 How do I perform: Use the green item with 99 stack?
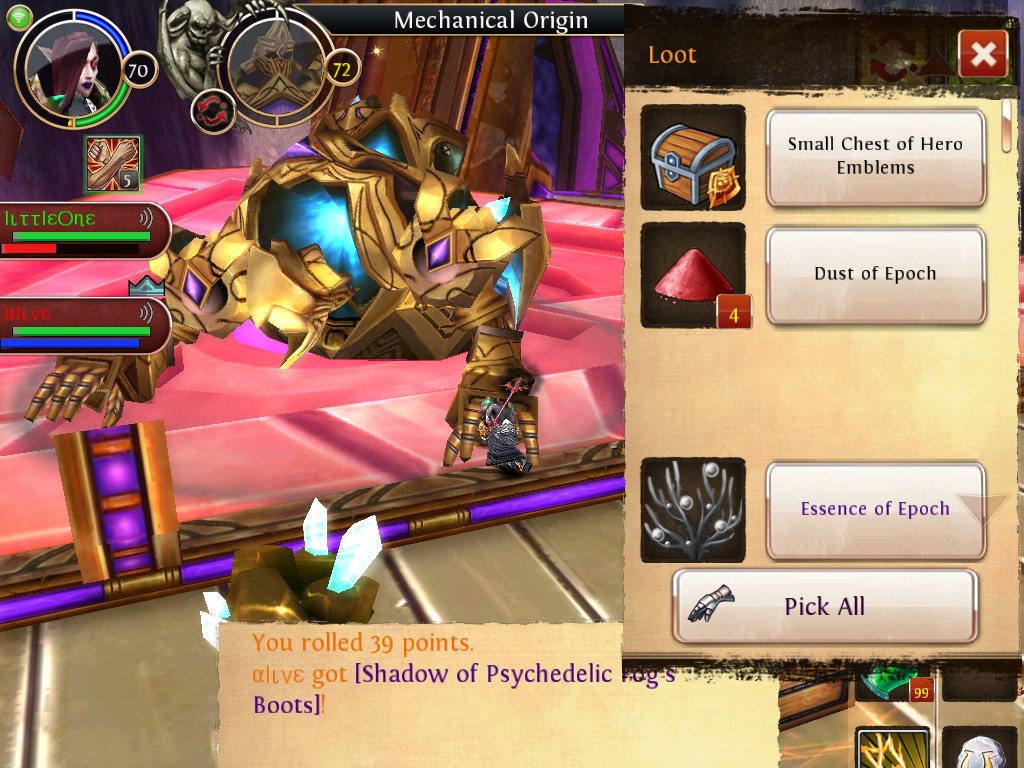[x=894, y=680]
